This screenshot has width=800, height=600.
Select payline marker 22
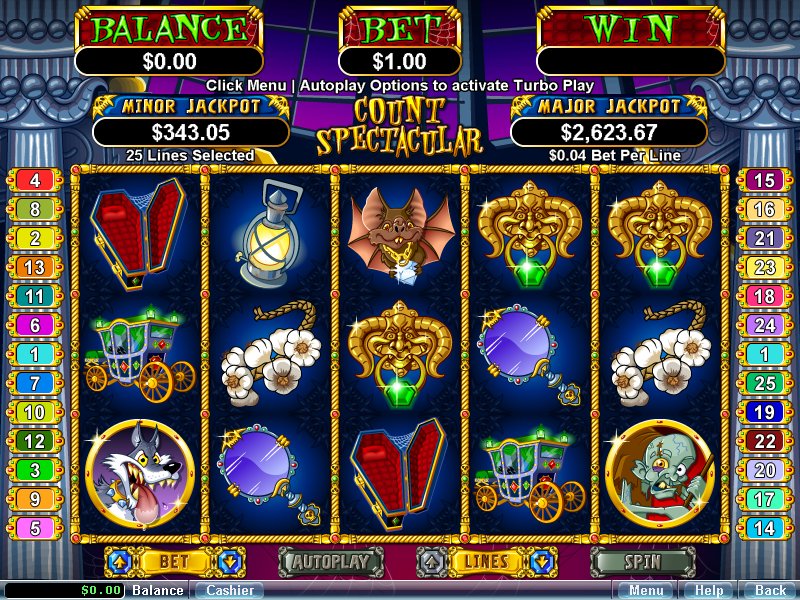point(764,442)
